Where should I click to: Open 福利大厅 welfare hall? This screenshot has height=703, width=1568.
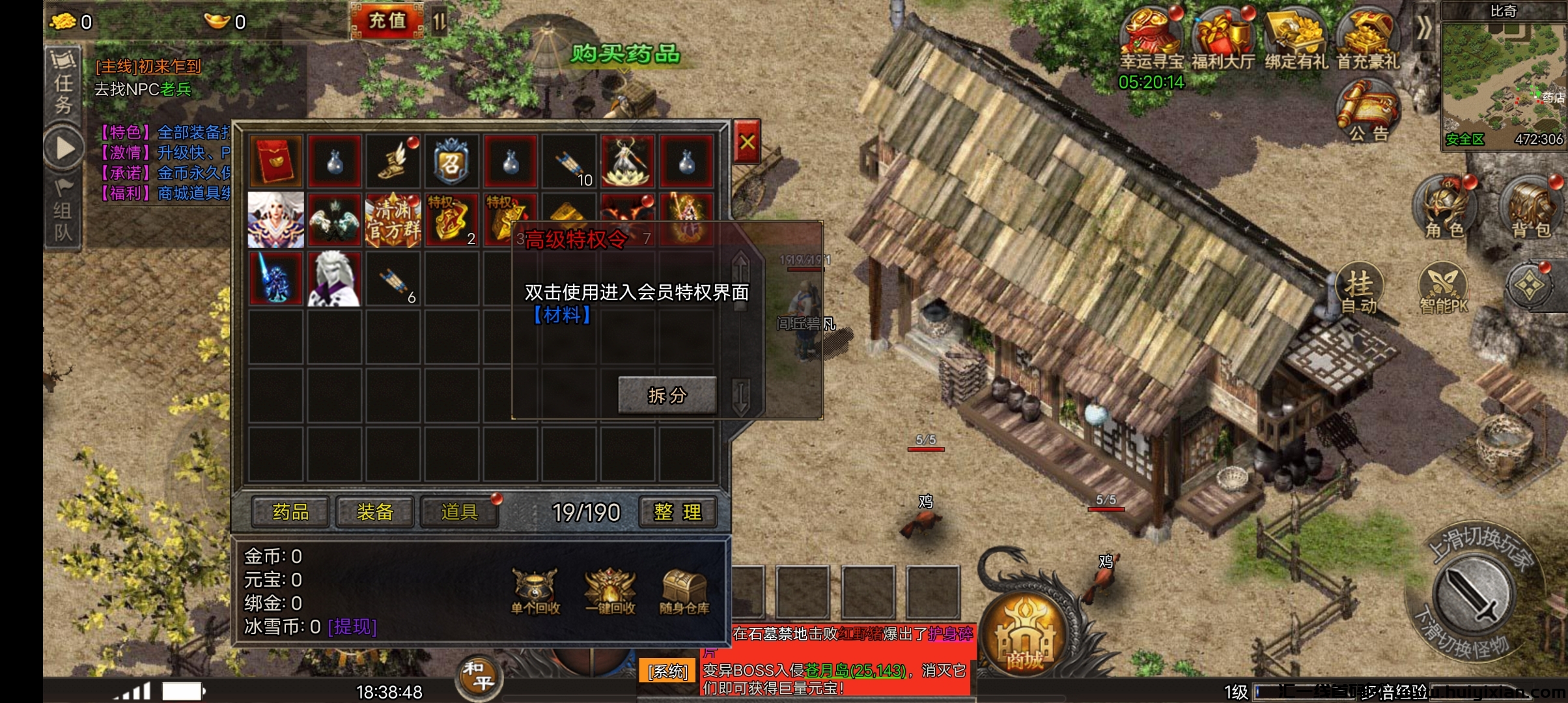tap(1223, 39)
